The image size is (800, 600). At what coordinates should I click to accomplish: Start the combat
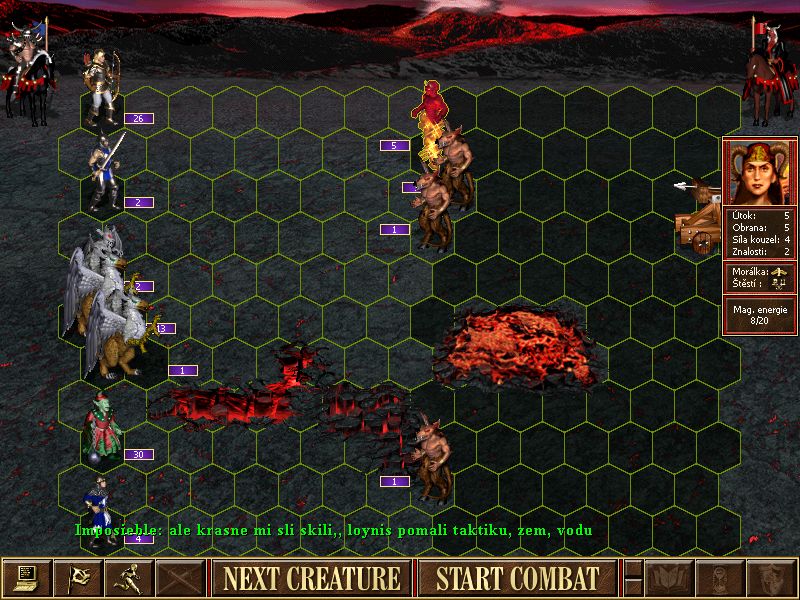click(x=516, y=578)
